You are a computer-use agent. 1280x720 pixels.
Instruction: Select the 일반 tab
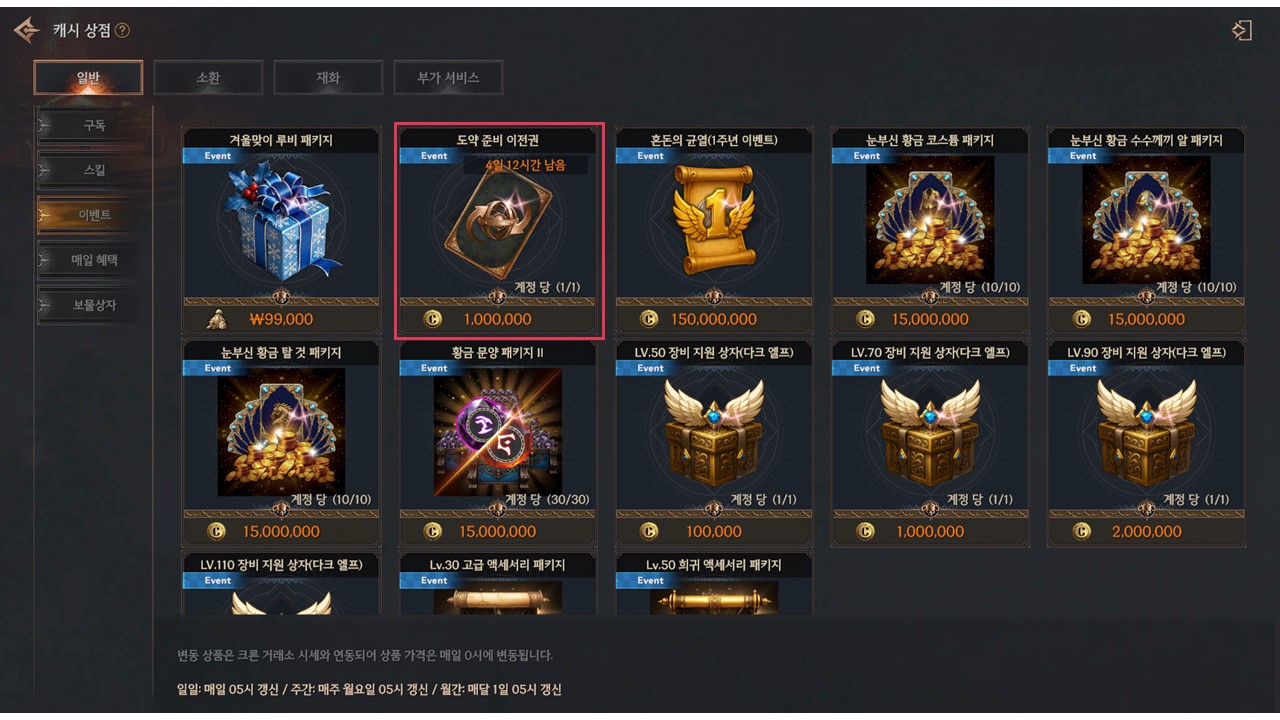coord(88,78)
